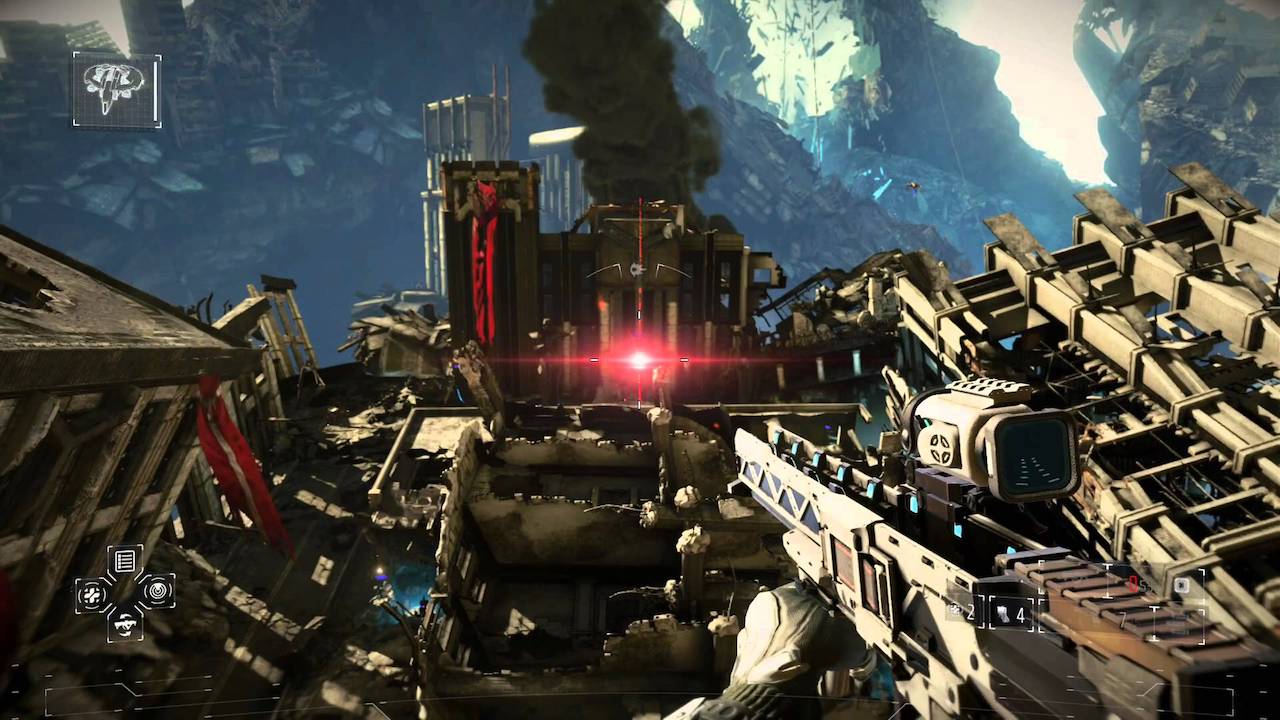Activate the medical cross adrenaline icon
Image resolution: width=1280 pixels, height=720 pixels.
92,594
